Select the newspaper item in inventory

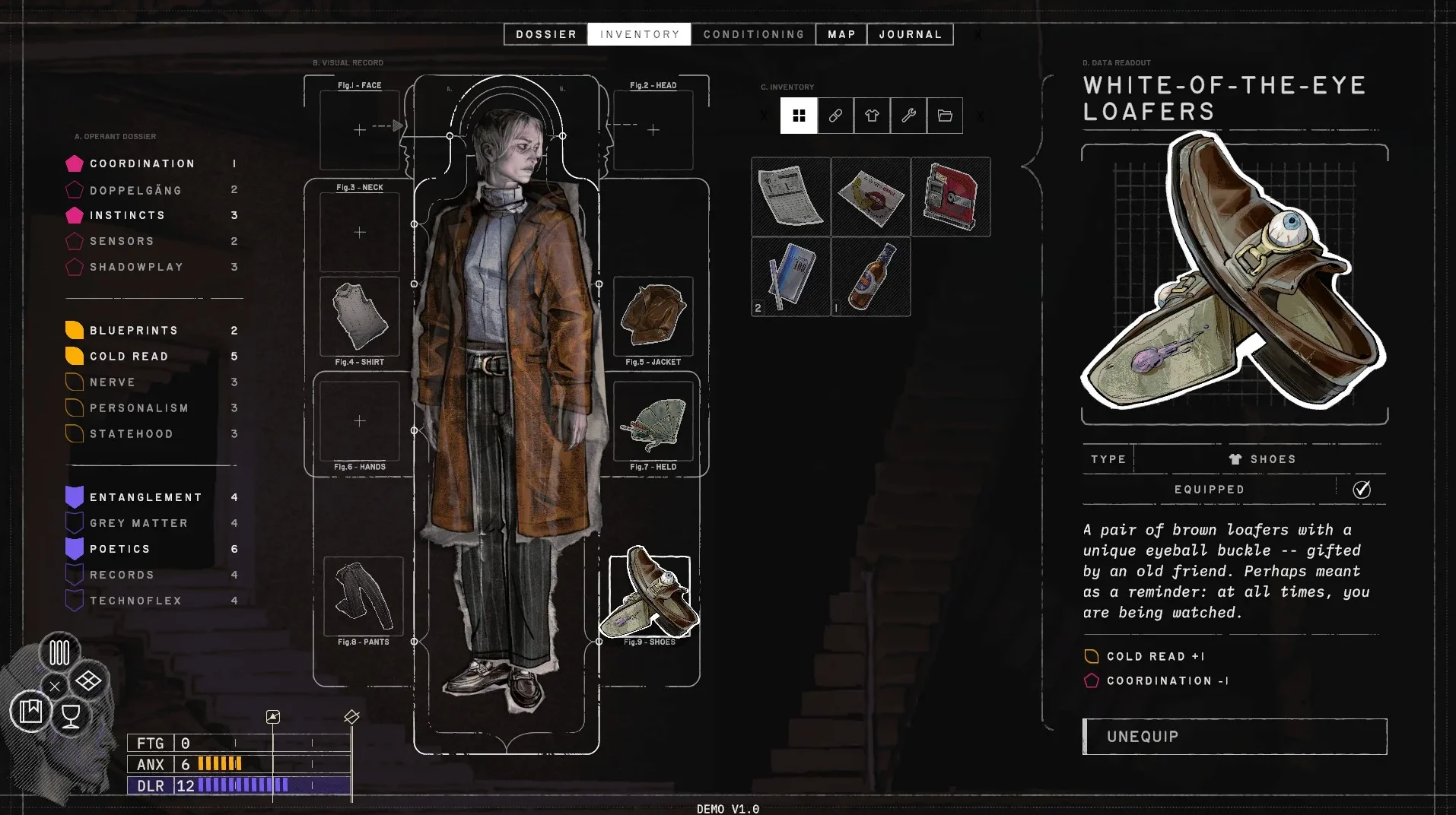point(791,197)
